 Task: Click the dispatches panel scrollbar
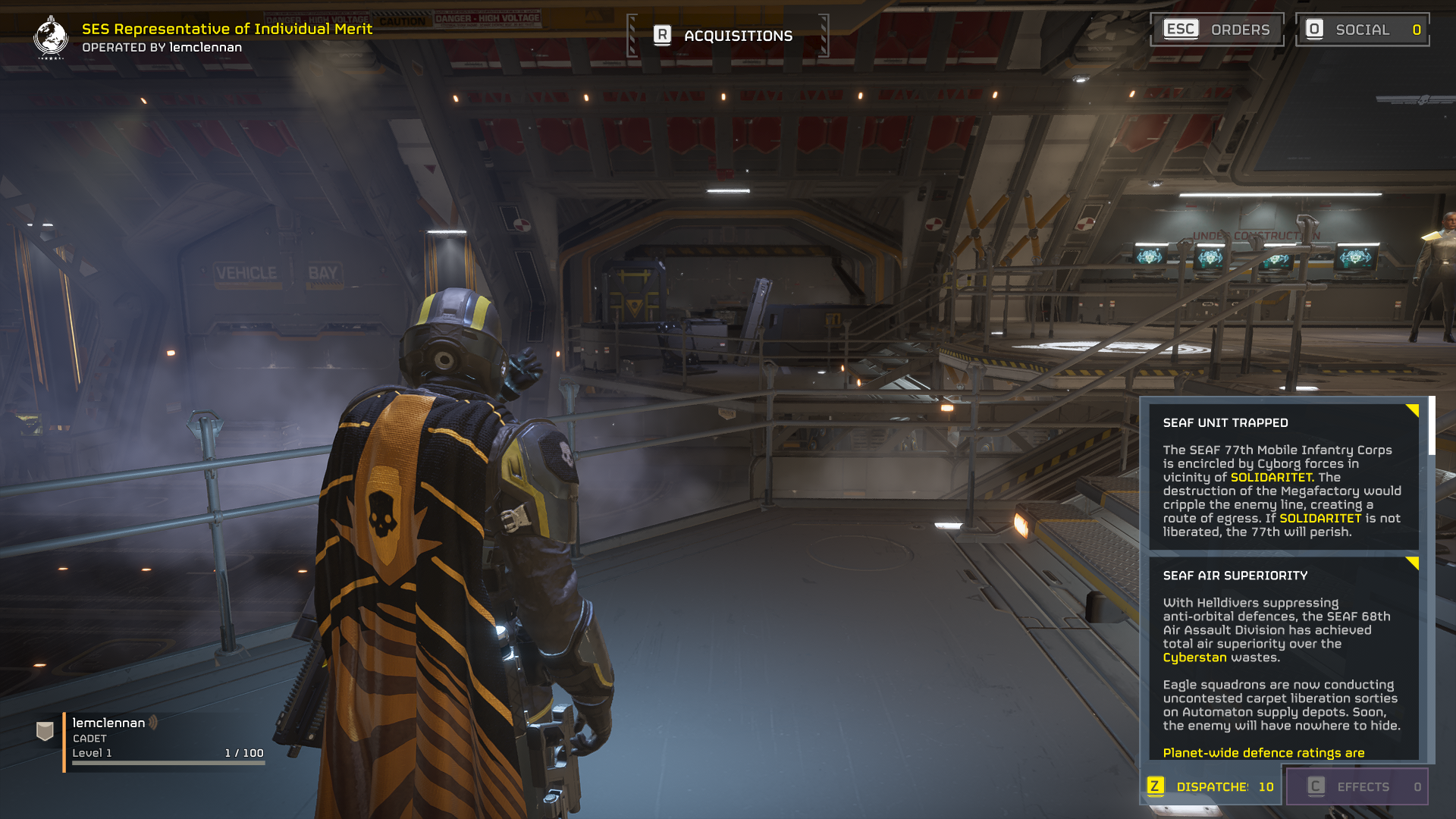tap(1431, 426)
